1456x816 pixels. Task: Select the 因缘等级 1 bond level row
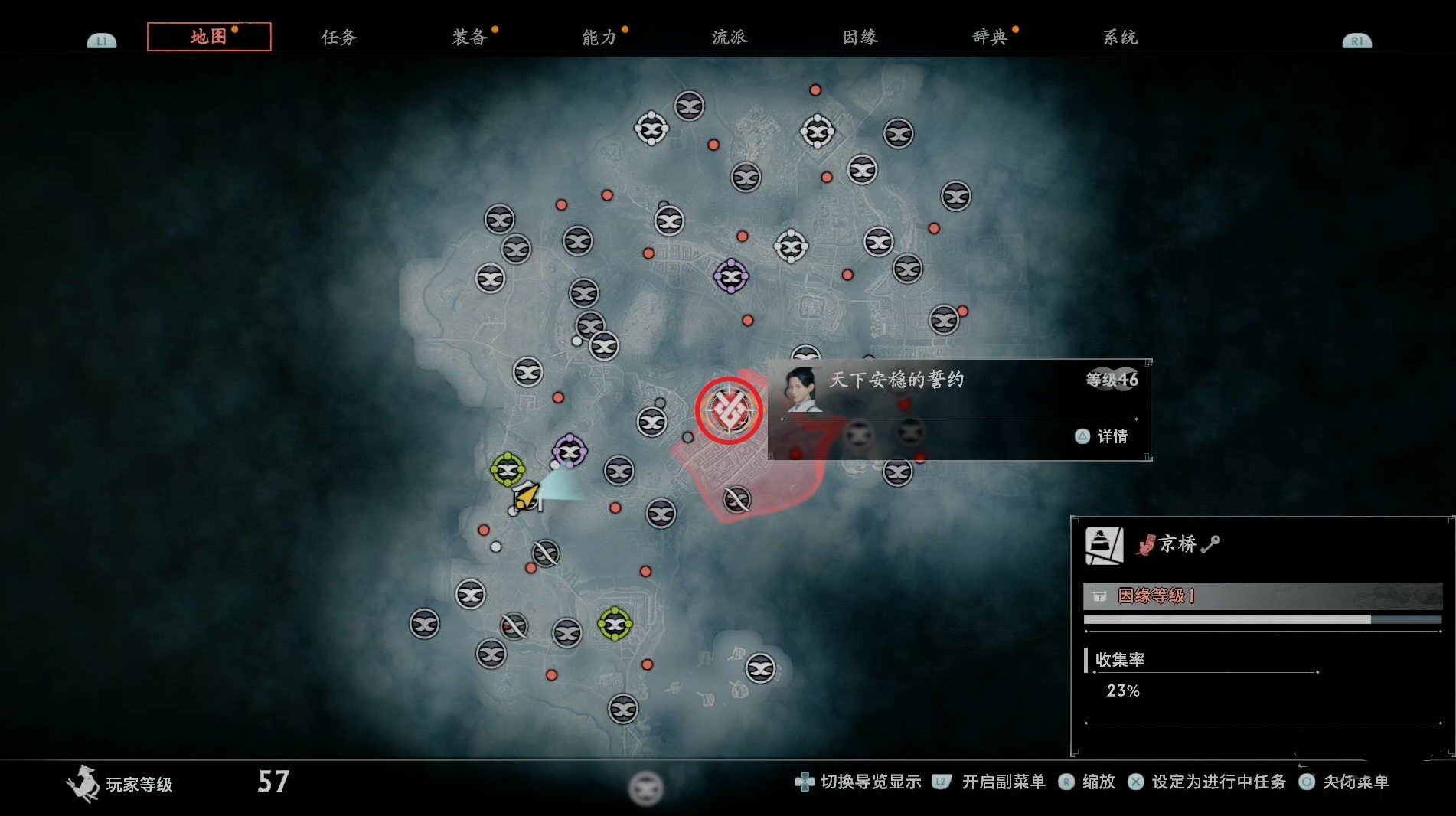[1262, 596]
